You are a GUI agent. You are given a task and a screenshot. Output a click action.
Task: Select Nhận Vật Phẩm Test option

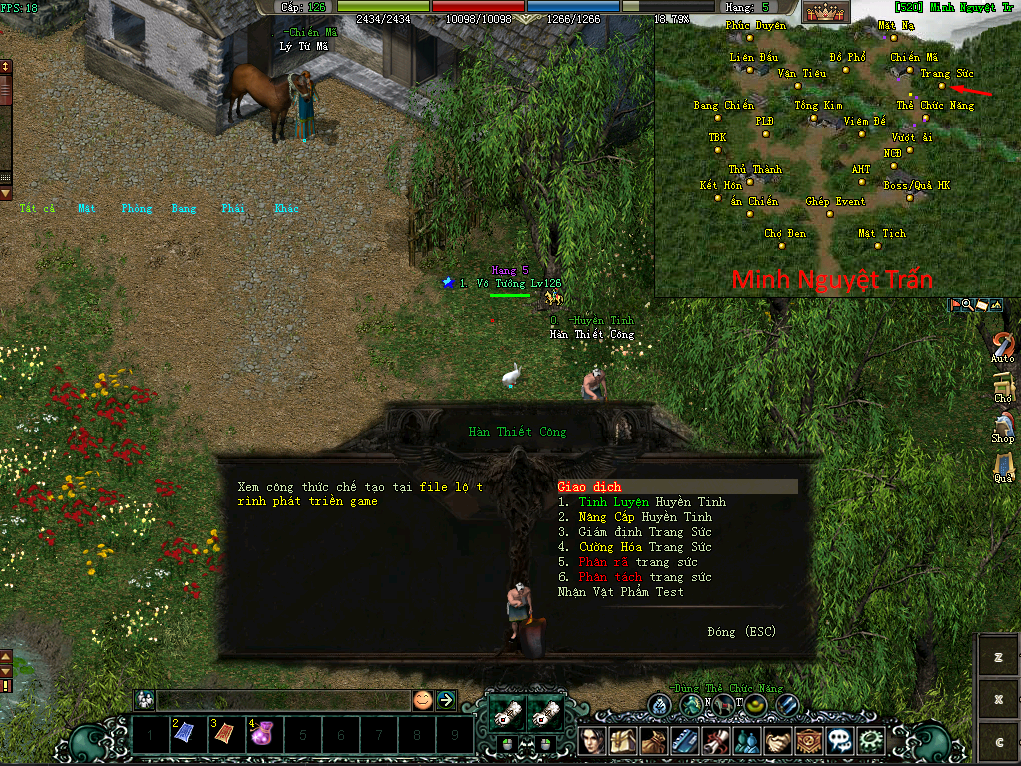click(x=621, y=592)
